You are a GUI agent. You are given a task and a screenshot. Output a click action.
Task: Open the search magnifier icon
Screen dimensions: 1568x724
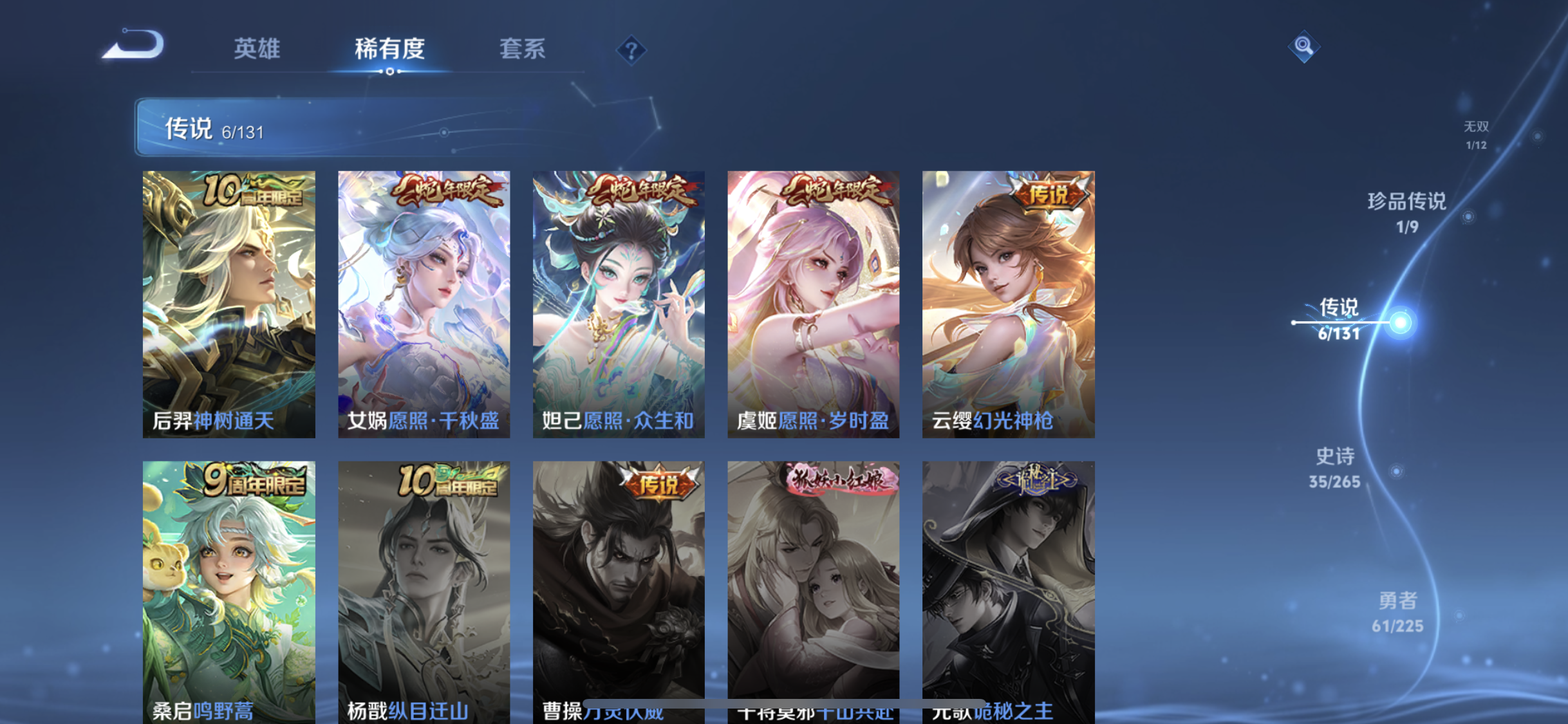[1303, 46]
